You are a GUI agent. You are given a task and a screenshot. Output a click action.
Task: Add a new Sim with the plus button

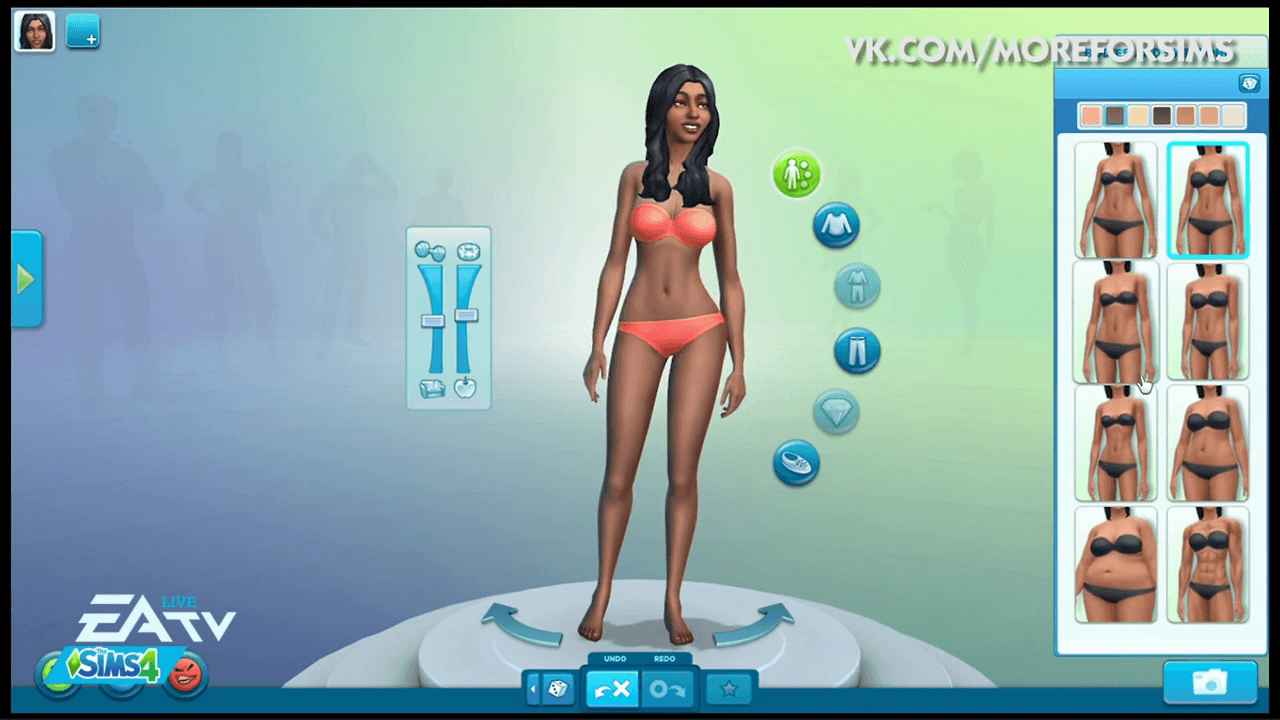83,32
